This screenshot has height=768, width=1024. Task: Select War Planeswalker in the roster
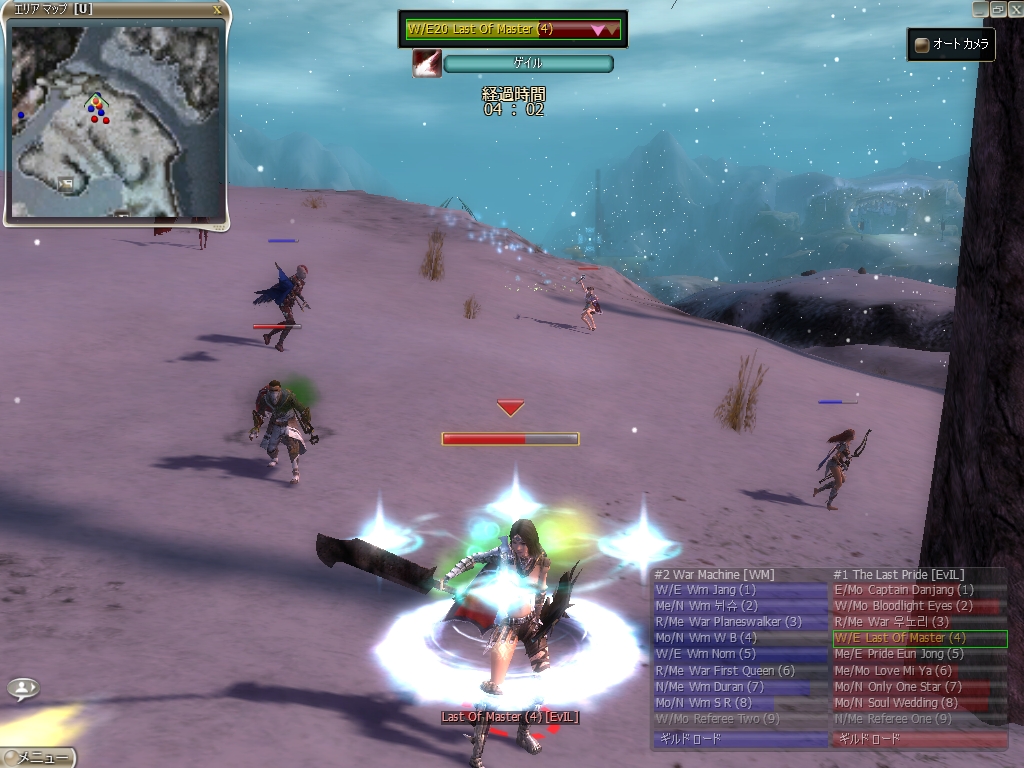[x=740, y=622]
